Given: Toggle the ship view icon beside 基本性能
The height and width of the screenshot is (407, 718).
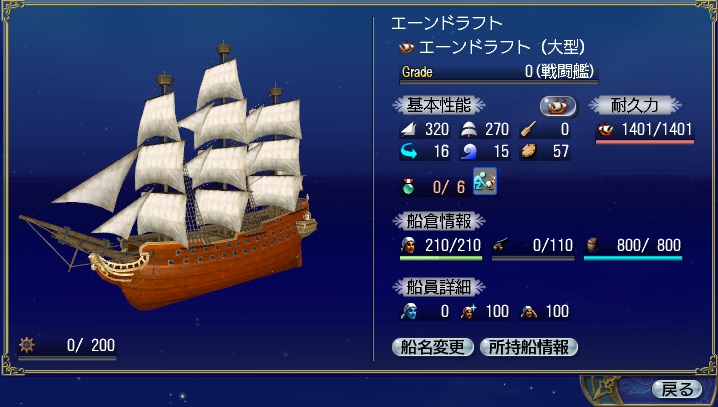Looking at the screenshot, I should [559, 105].
